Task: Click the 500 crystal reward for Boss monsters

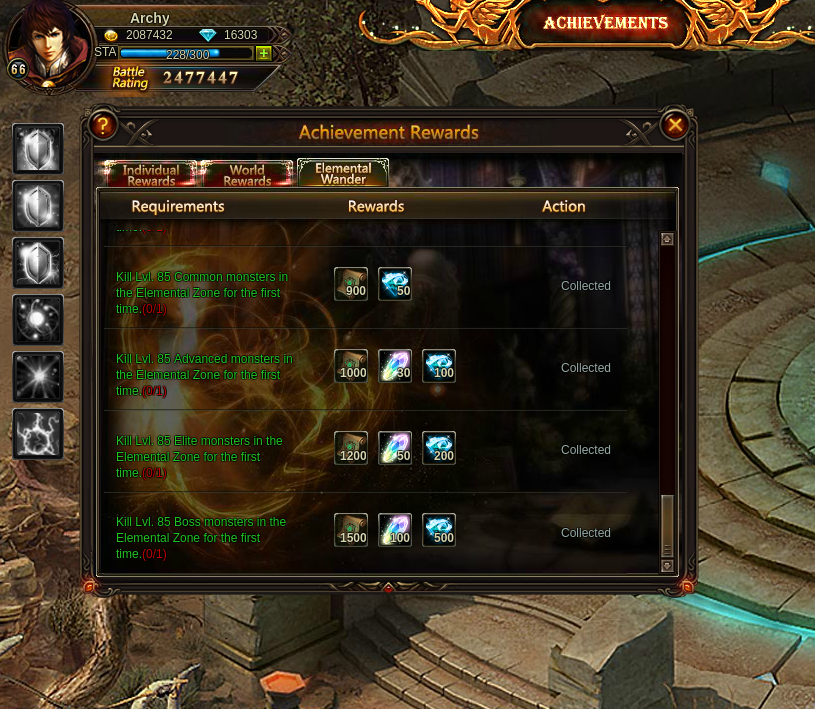Action: click(439, 530)
